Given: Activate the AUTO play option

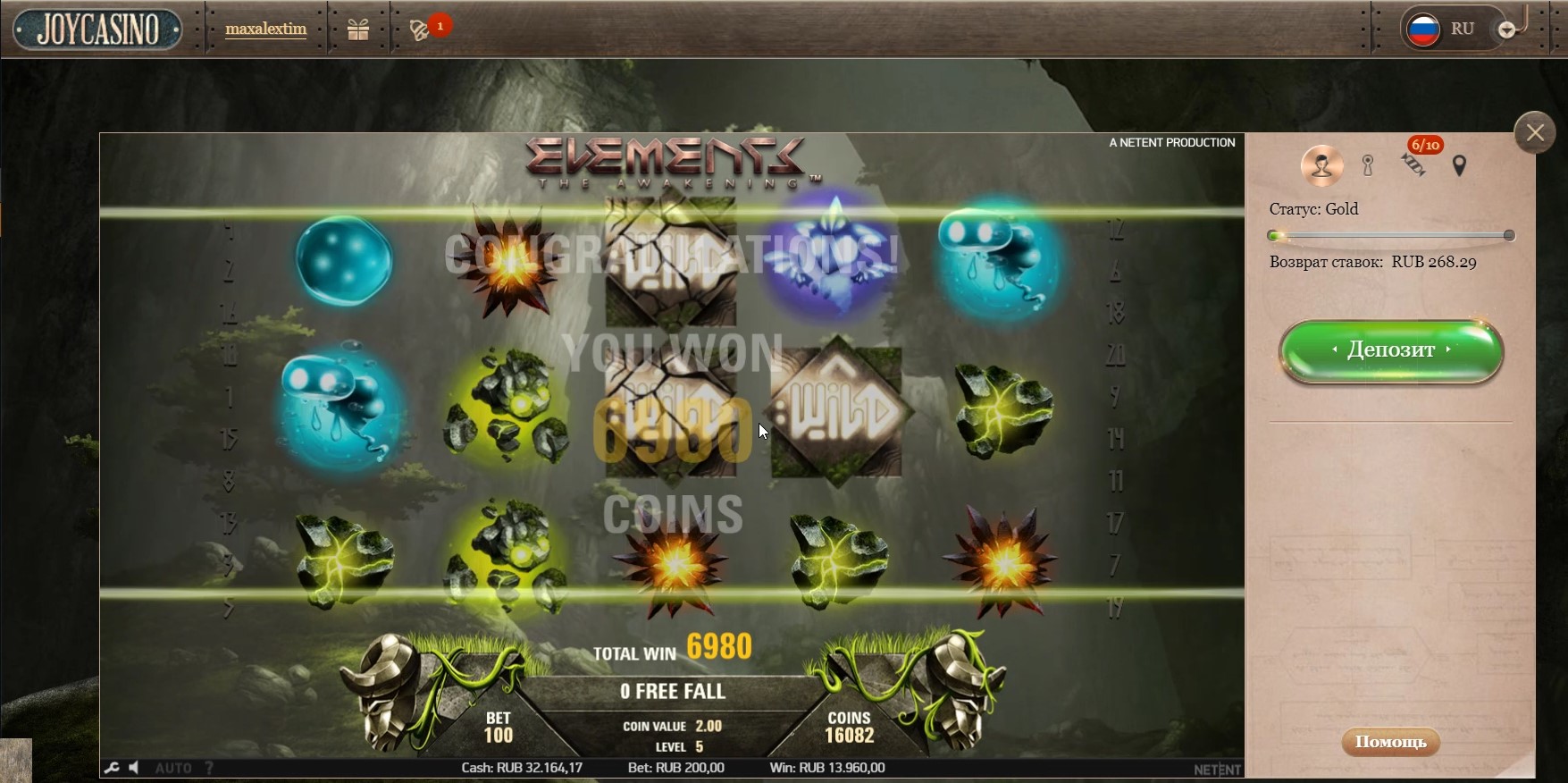Looking at the screenshot, I should [173, 768].
